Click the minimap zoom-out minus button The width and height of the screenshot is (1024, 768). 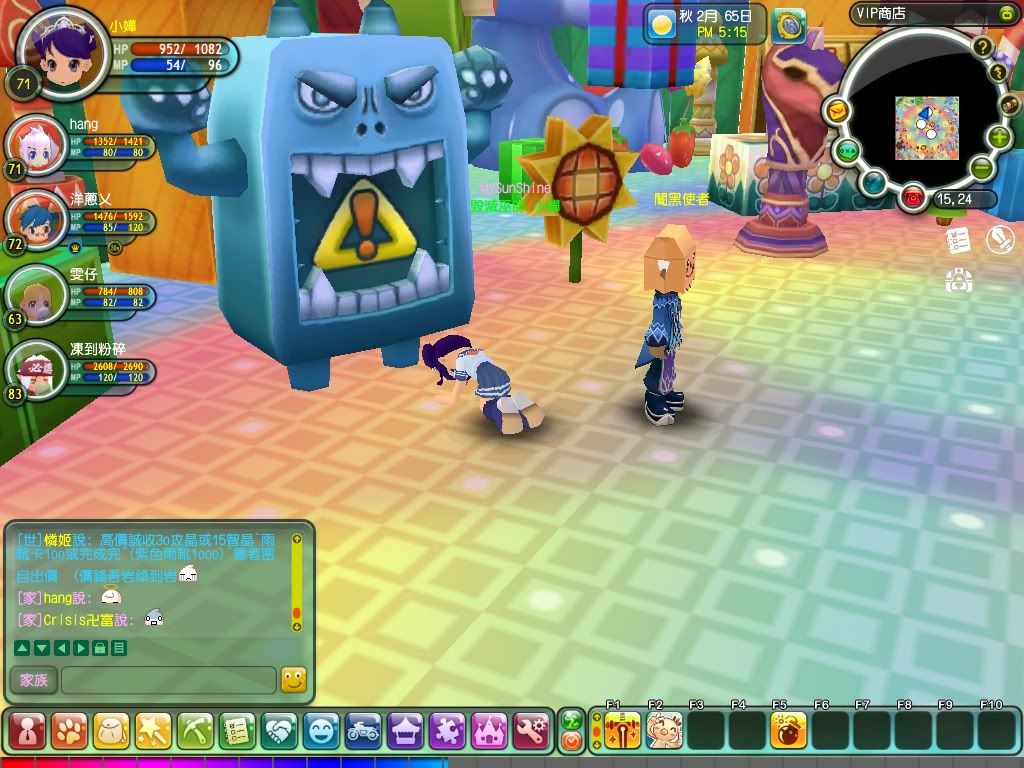pos(982,167)
